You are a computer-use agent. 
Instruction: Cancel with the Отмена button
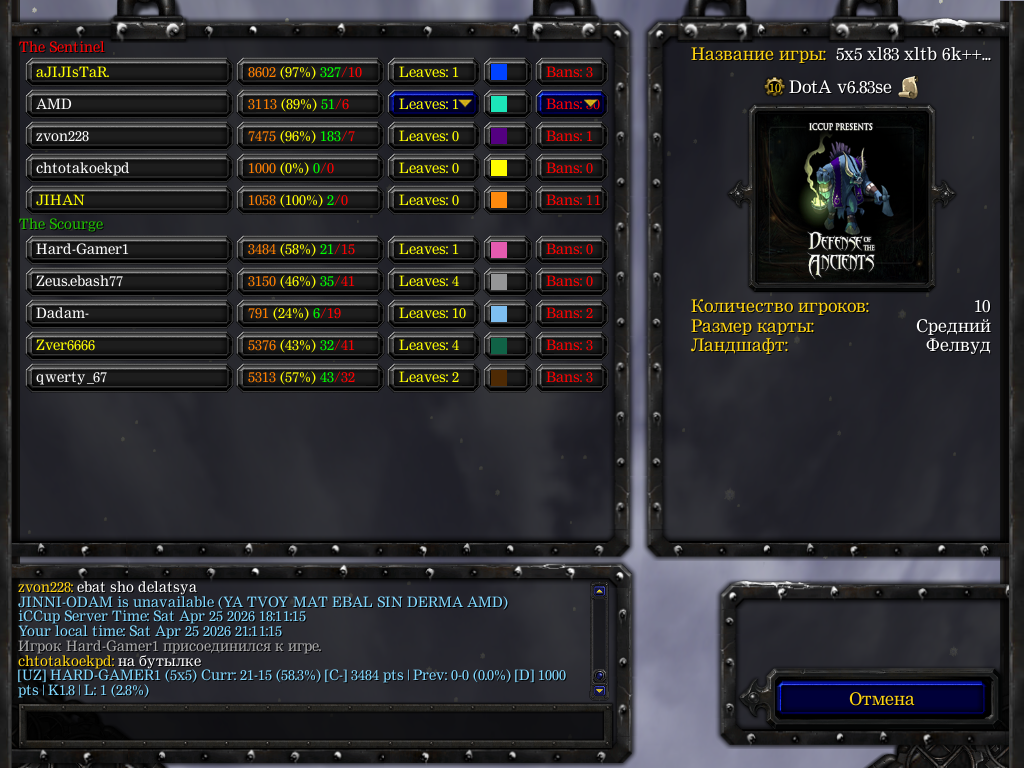point(881,699)
